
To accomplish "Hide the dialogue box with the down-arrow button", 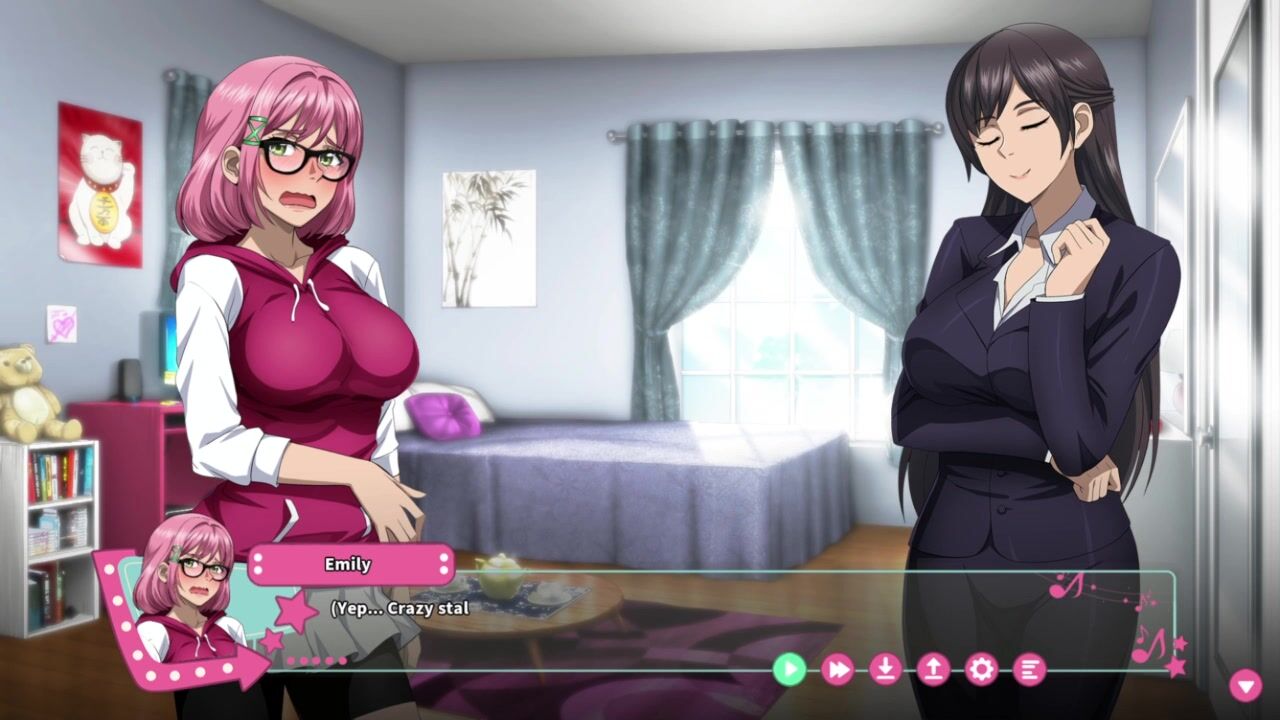I will click(1245, 685).
